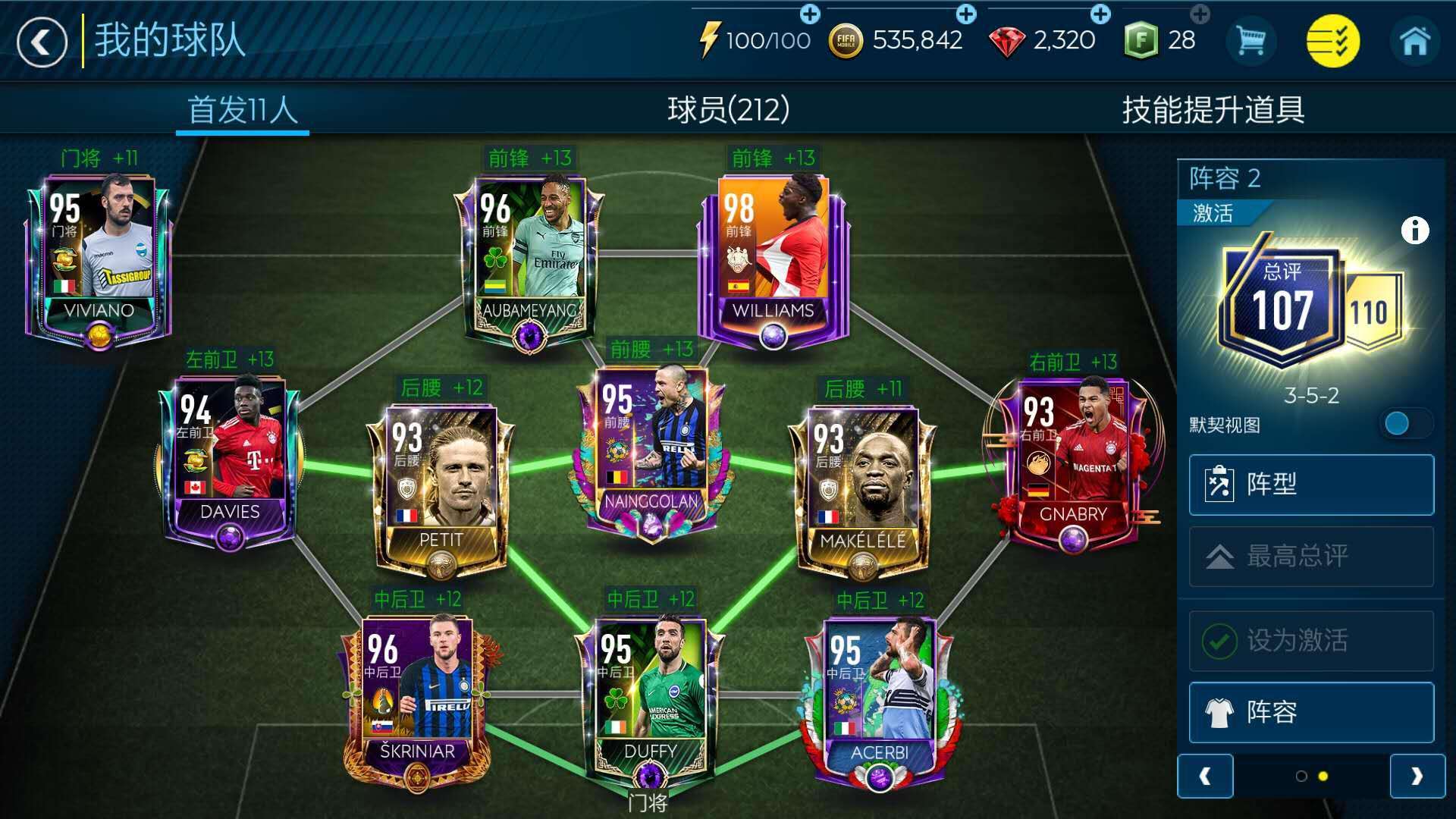
Task: Open the 技能提升道具 tab
Action: 1213,110
